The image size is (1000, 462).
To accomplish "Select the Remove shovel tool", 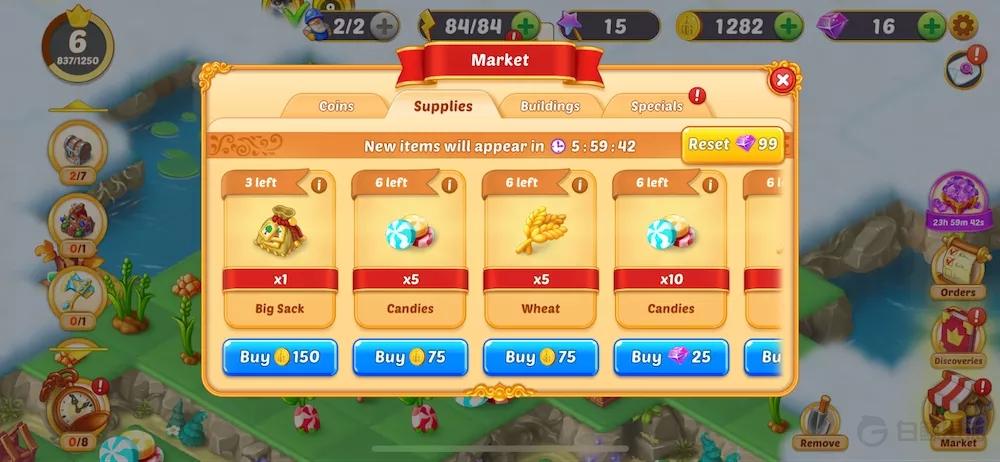I will [x=820, y=421].
